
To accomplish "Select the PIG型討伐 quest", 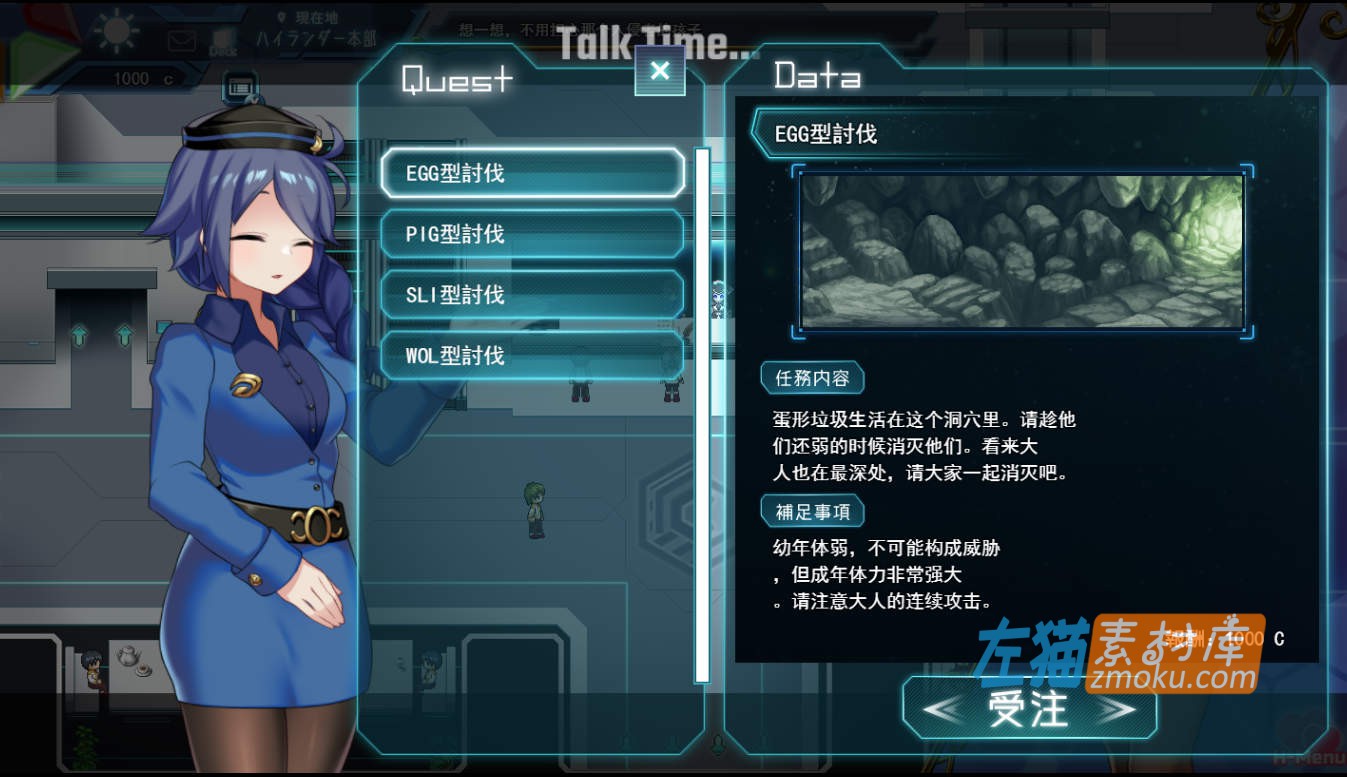I will 532,233.
